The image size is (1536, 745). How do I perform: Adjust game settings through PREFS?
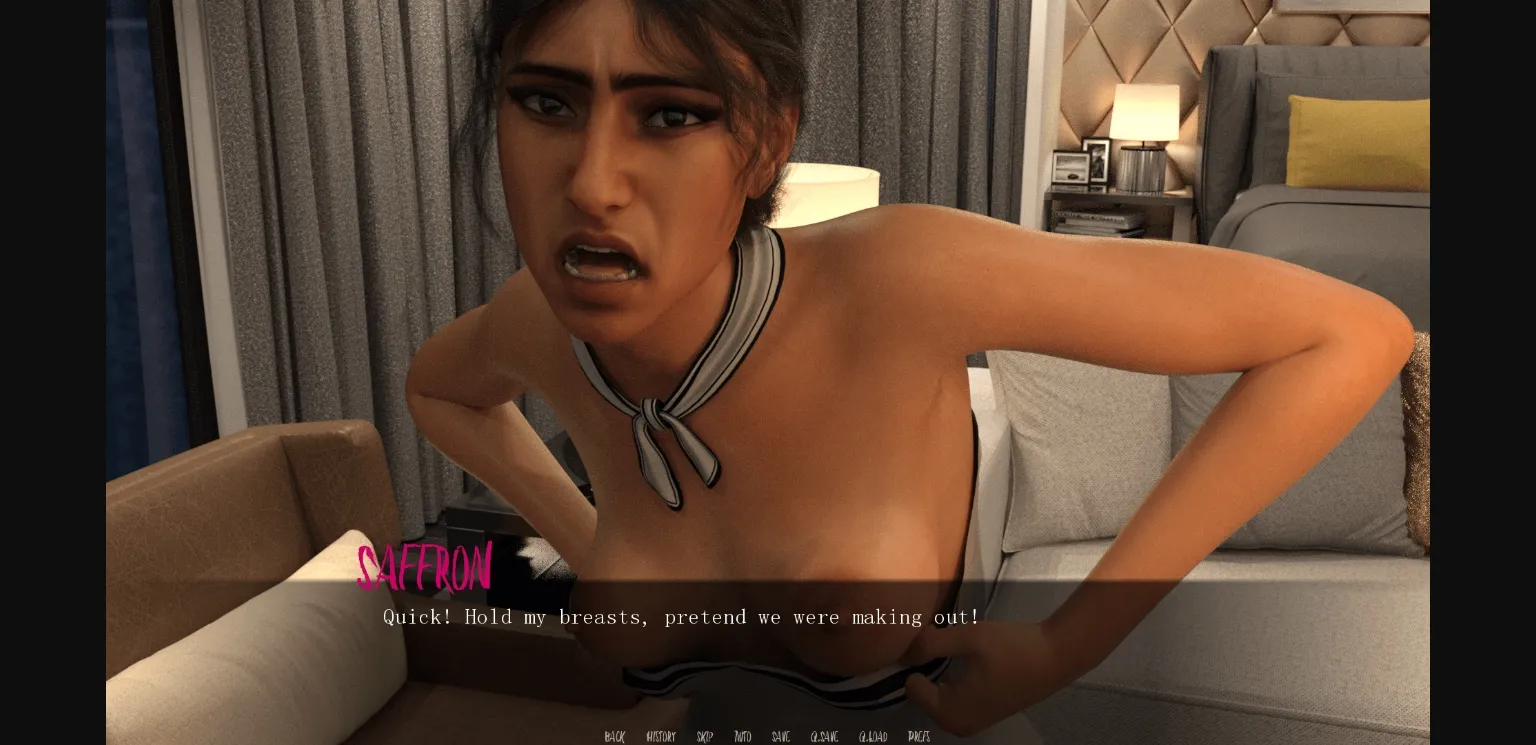pyautogui.click(x=917, y=737)
